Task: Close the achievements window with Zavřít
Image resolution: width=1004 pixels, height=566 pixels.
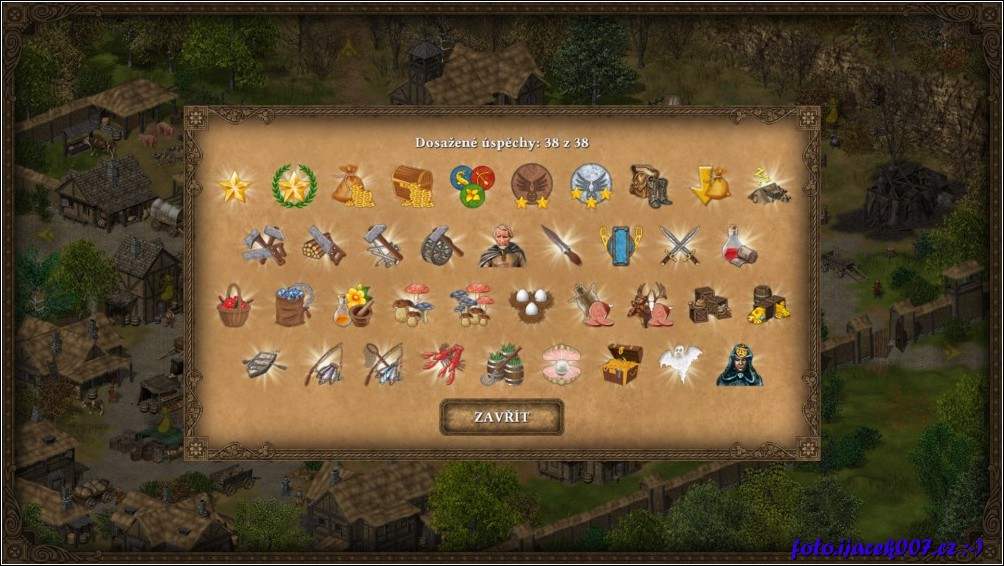Action: [502, 417]
